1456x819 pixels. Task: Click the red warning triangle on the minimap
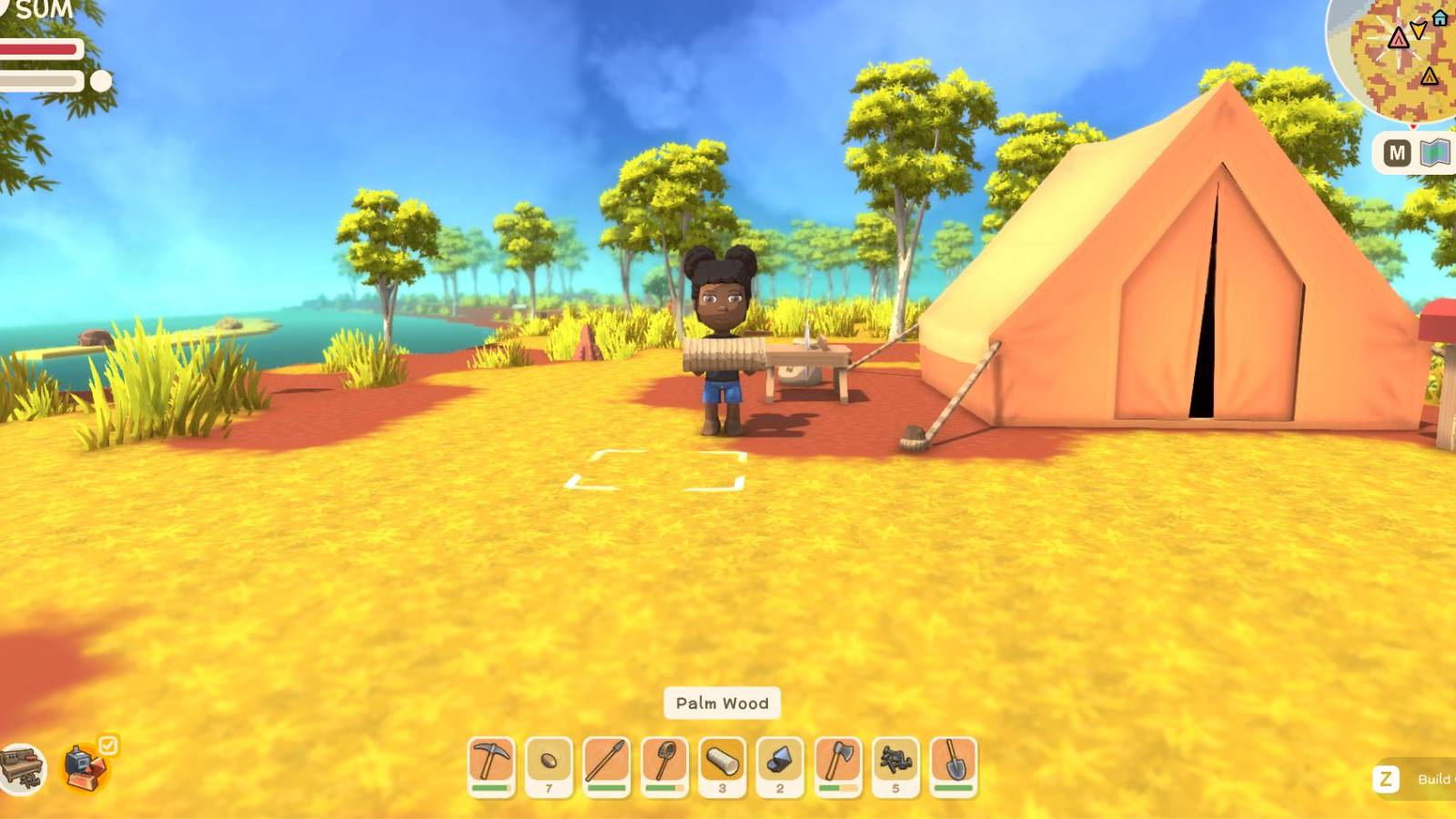(1399, 39)
